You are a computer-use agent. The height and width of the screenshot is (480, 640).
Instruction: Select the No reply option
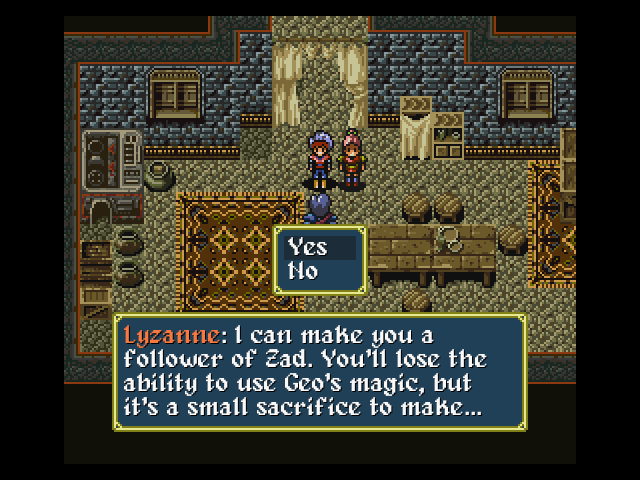tap(303, 271)
